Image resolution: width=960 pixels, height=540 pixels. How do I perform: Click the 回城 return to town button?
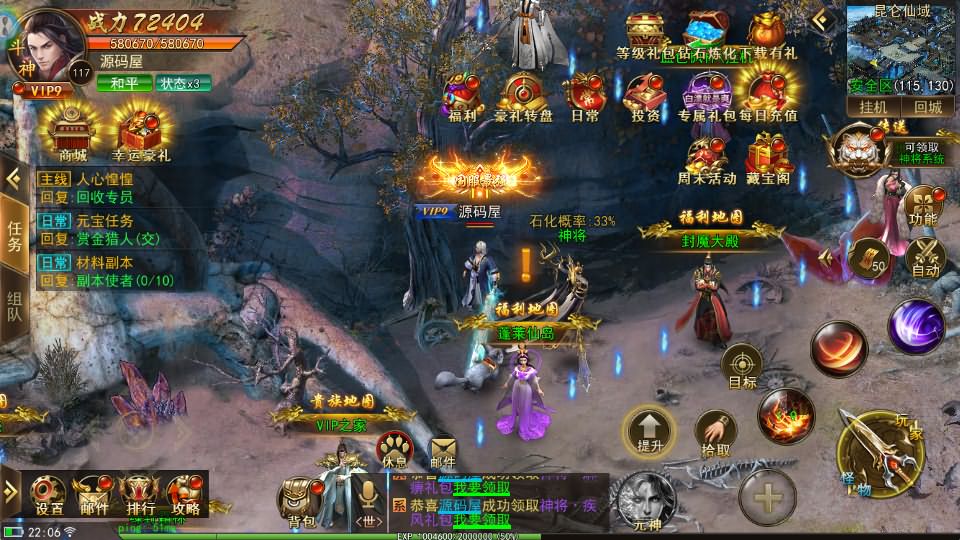(x=927, y=107)
